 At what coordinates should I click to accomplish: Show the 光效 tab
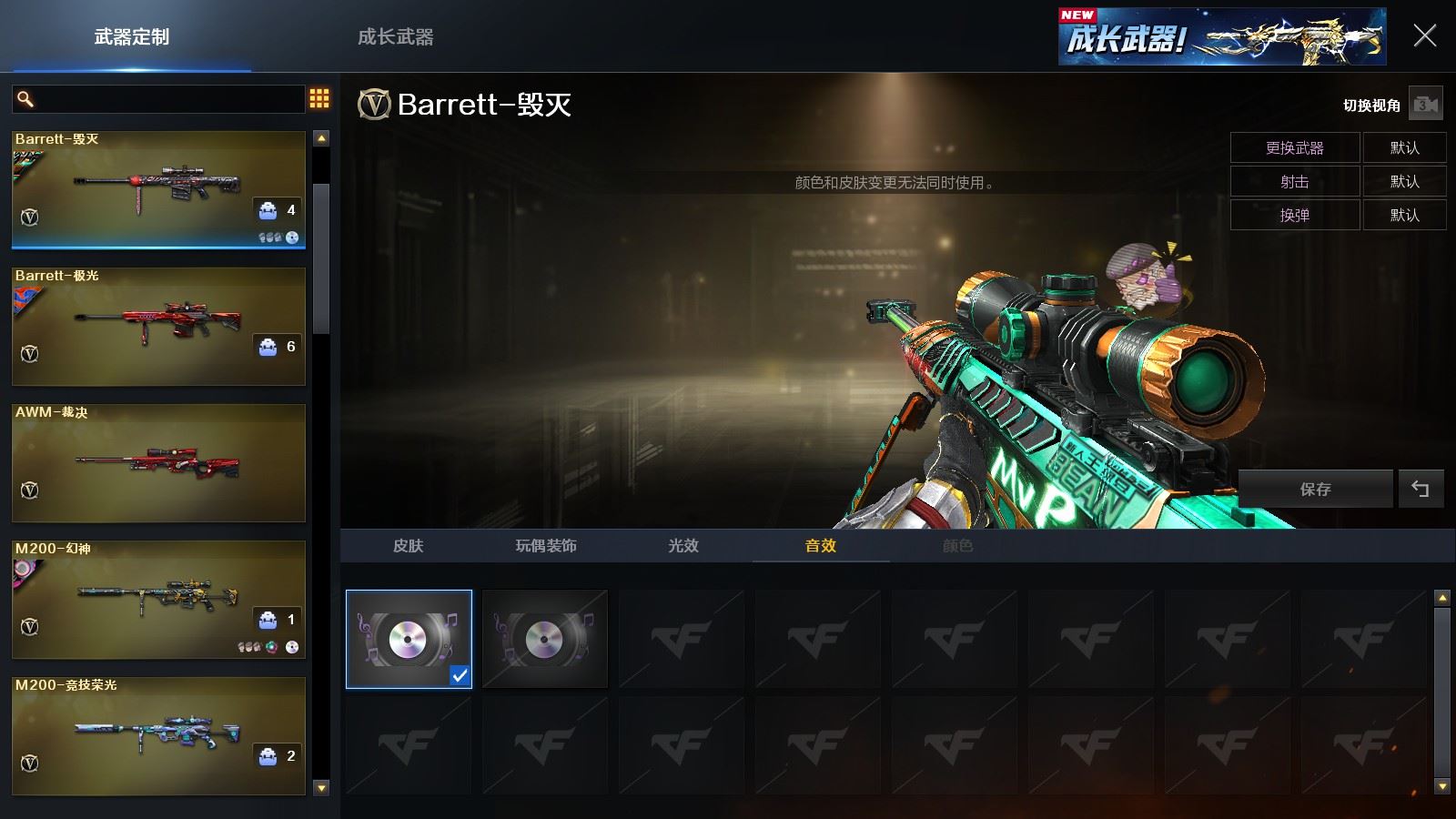[x=682, y=546]
